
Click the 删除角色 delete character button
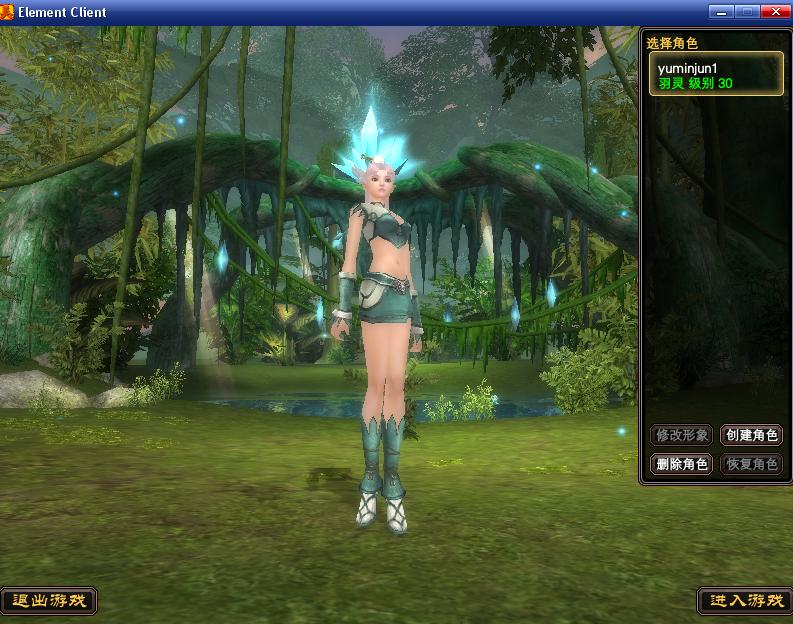681,464
